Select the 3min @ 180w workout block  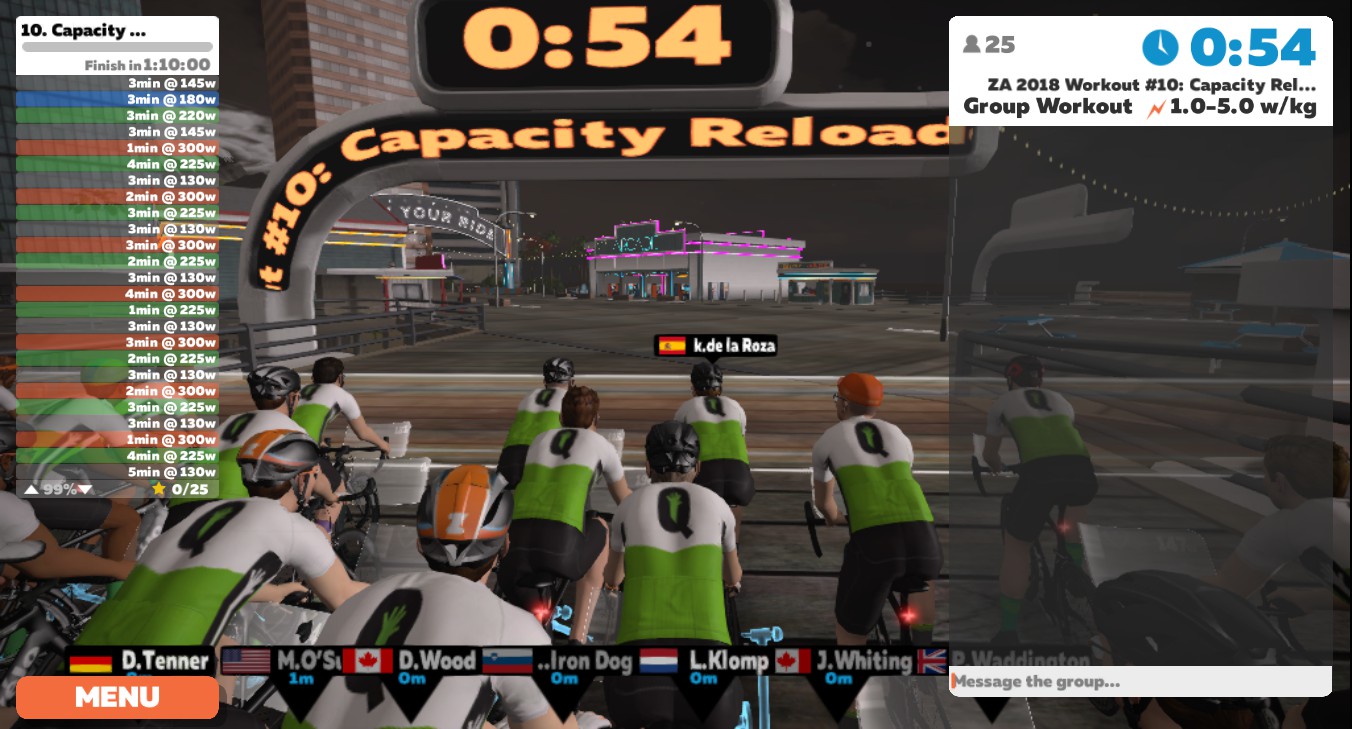coord(117,100)
